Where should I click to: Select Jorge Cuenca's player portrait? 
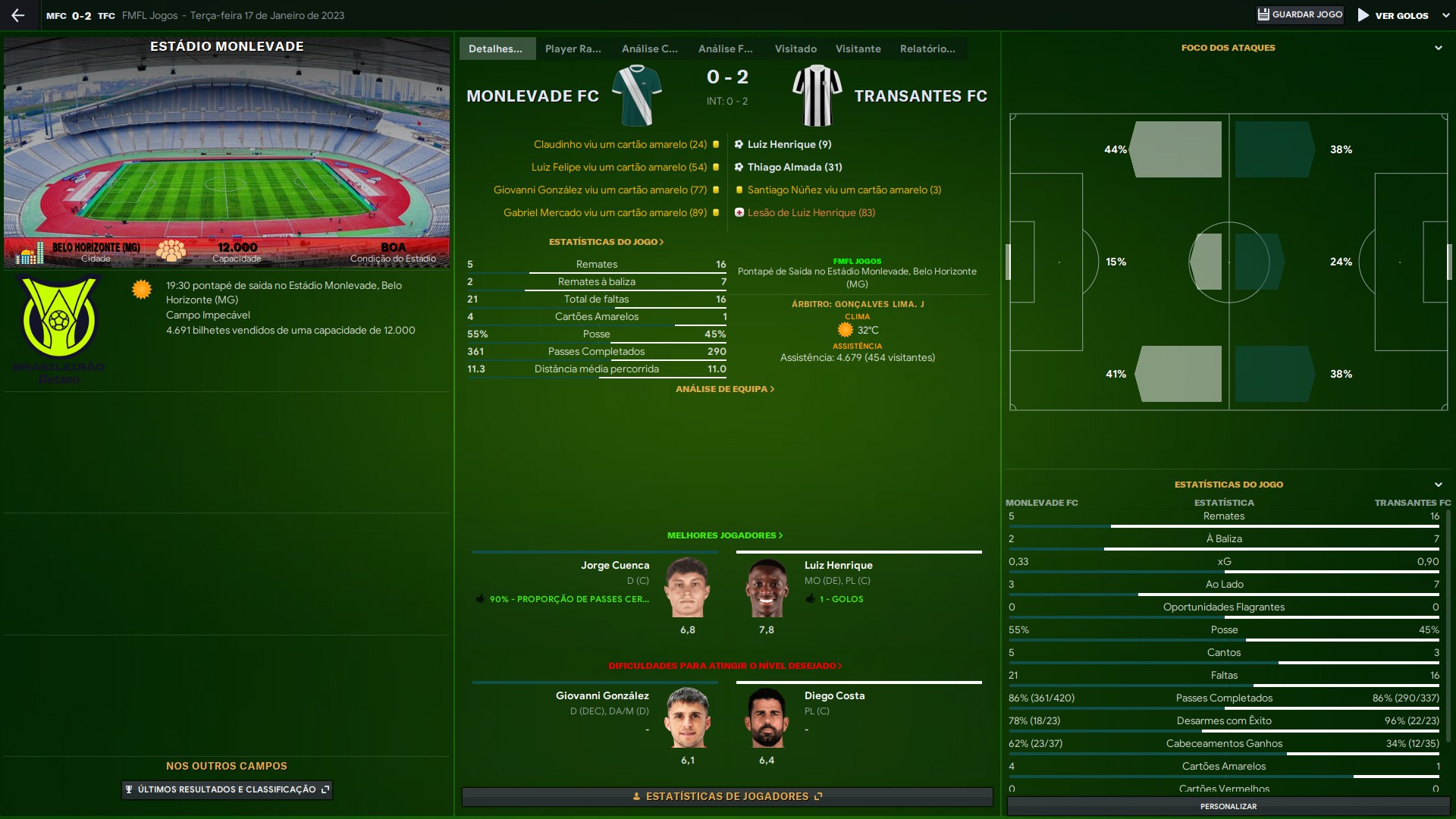pyautogui.click(x=688, y=588)
